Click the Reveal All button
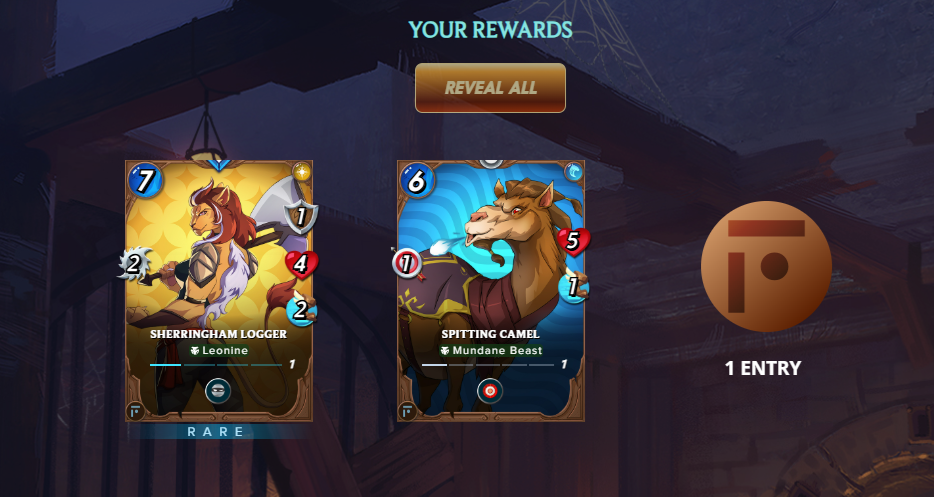This screenshot has width=934, height=497. click(x=490, y=88)
